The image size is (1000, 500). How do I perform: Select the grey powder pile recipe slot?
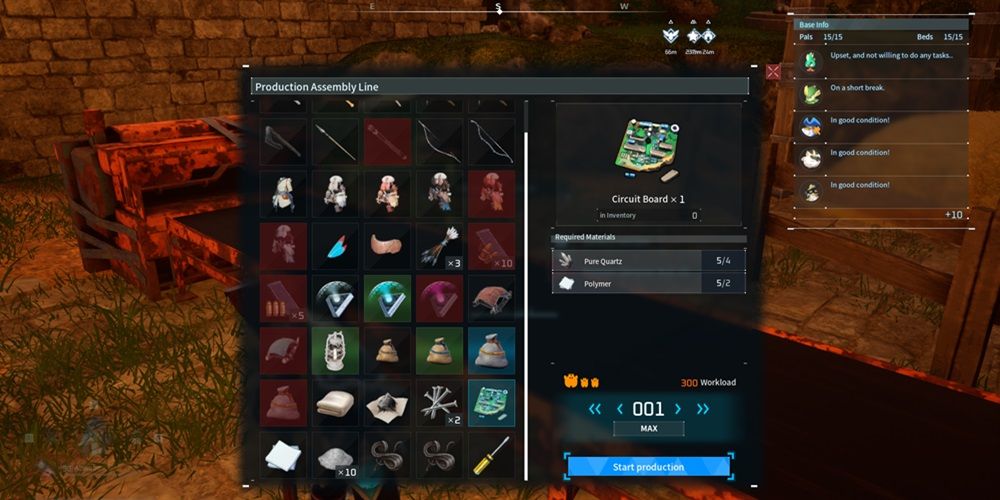335,455
